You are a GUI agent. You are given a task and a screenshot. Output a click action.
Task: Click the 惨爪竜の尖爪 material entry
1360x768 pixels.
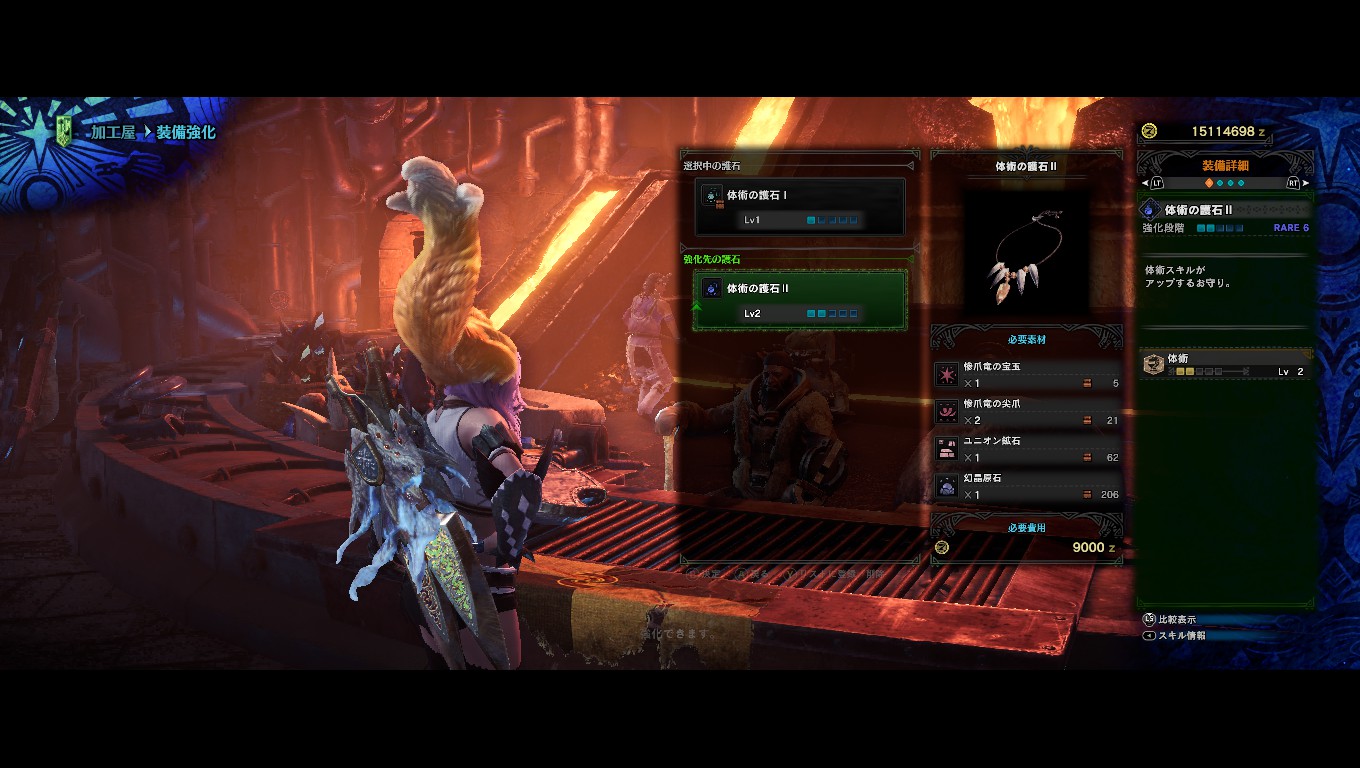pos(1026,412)
